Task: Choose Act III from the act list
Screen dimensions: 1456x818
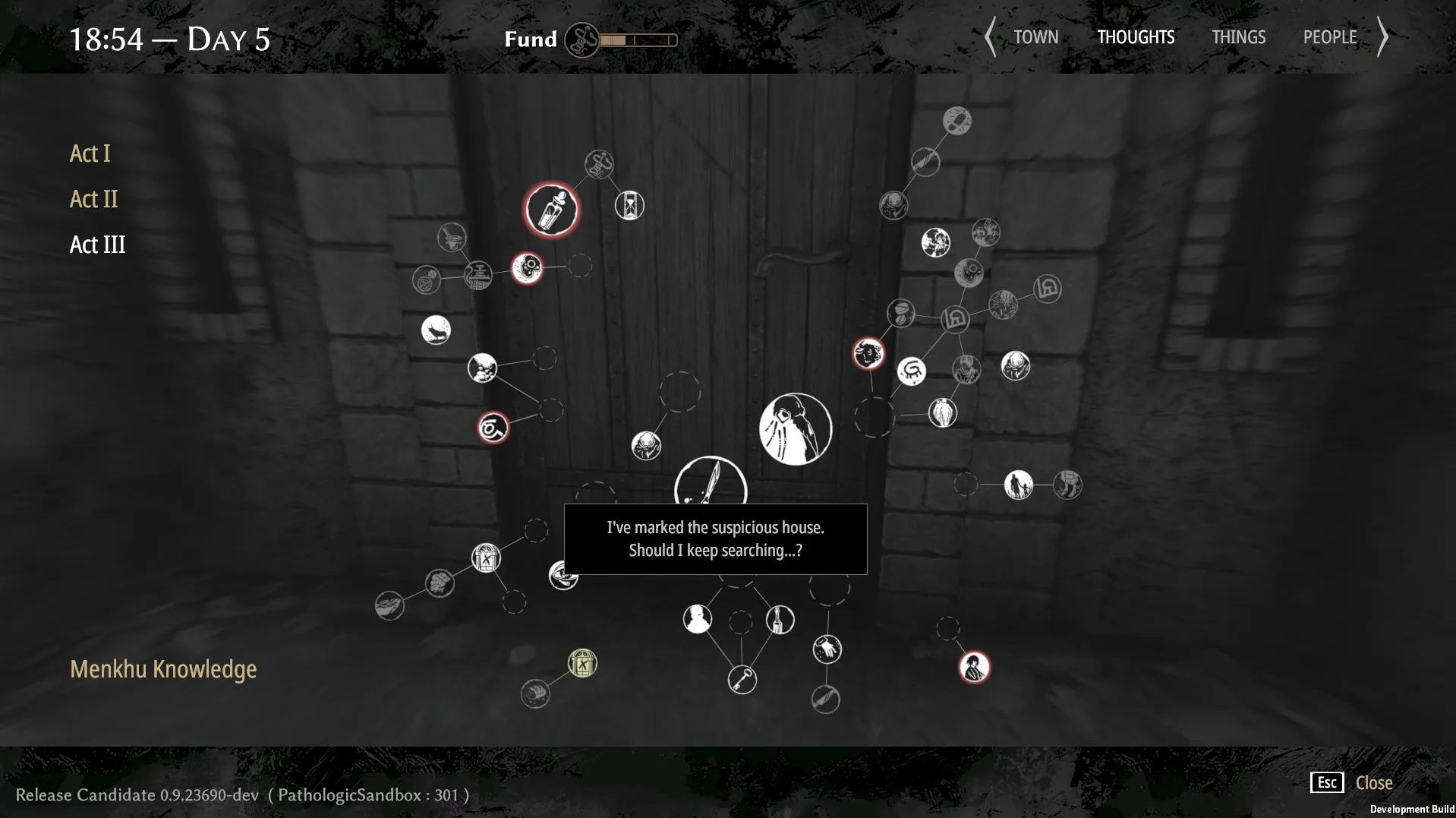Action: pyautogui.click(x=97, y=245)
